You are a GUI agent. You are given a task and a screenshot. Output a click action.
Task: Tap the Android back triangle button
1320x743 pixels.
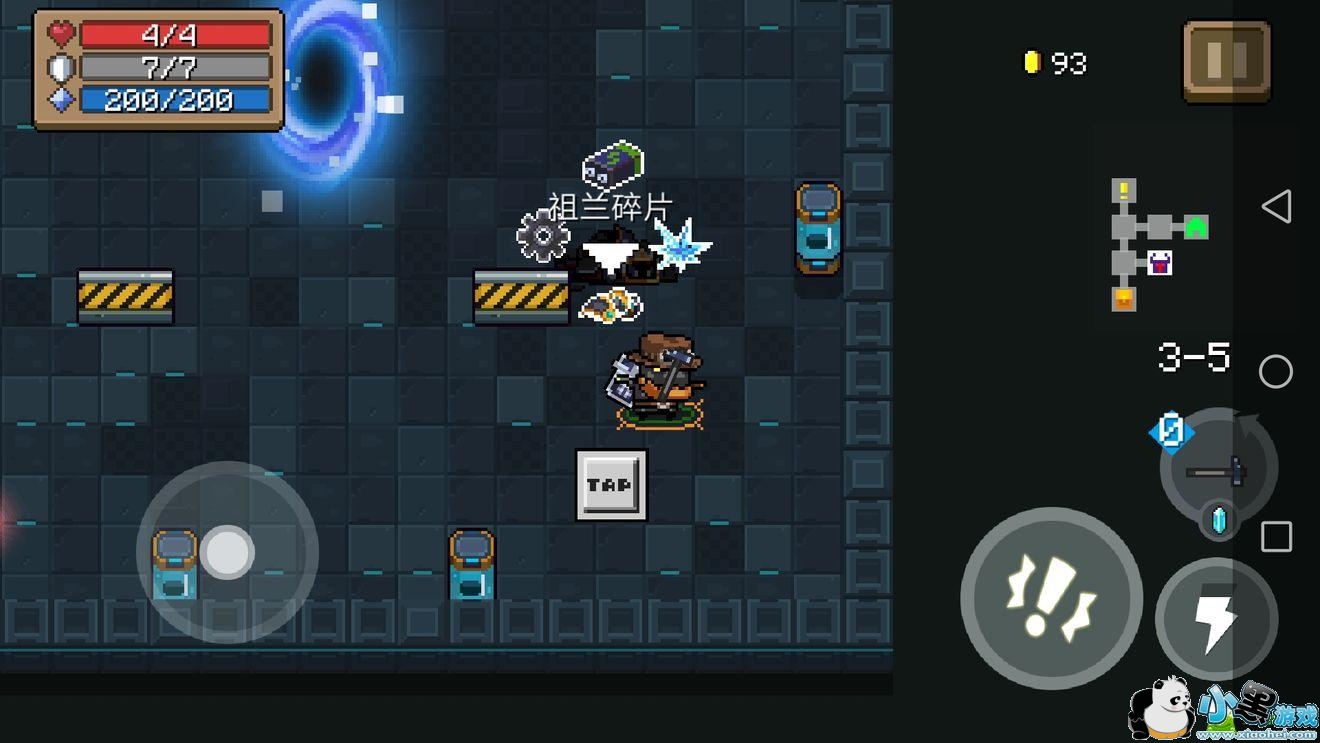click(1276, 207)
